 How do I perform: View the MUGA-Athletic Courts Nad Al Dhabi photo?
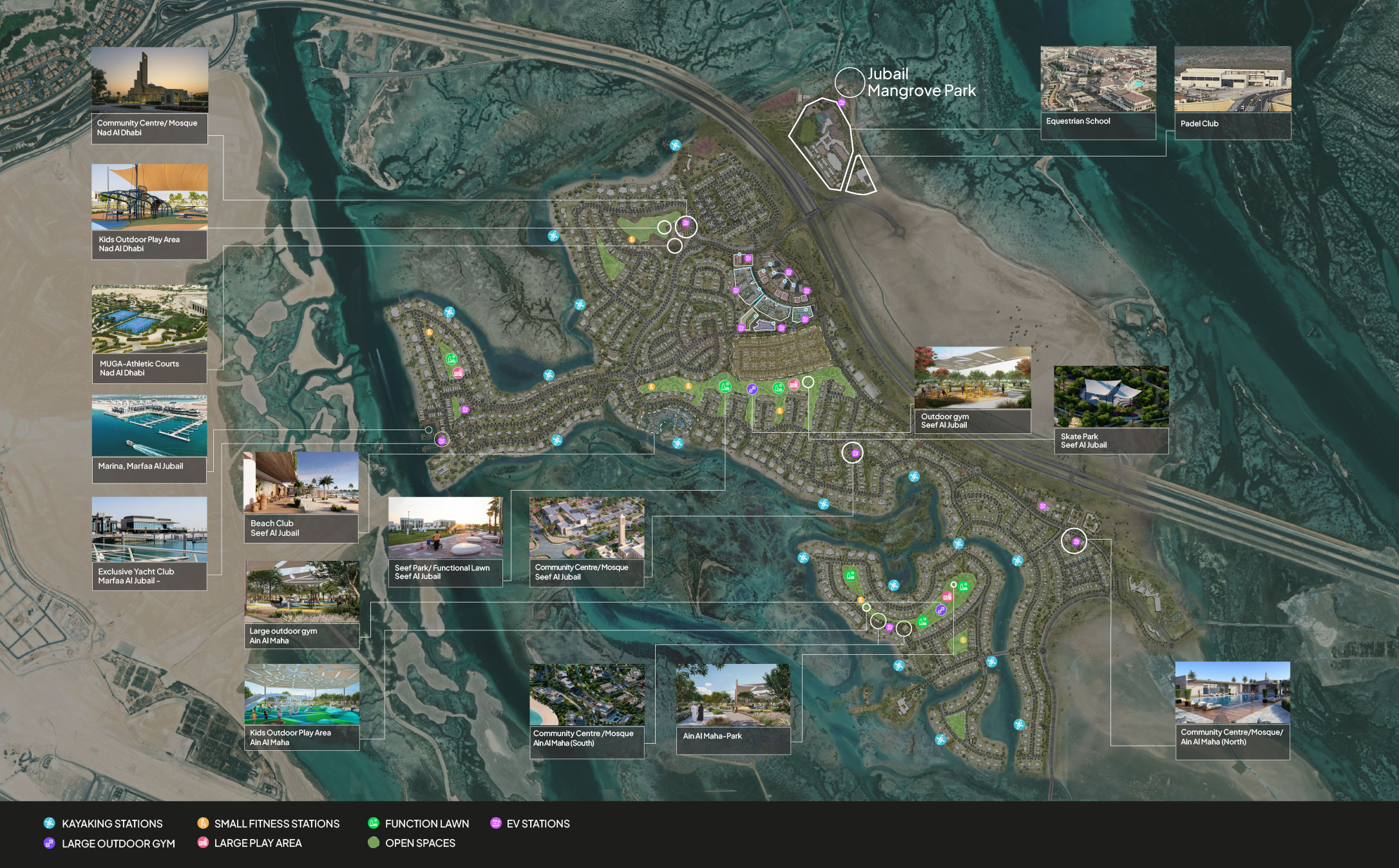[x=149, y=319]
